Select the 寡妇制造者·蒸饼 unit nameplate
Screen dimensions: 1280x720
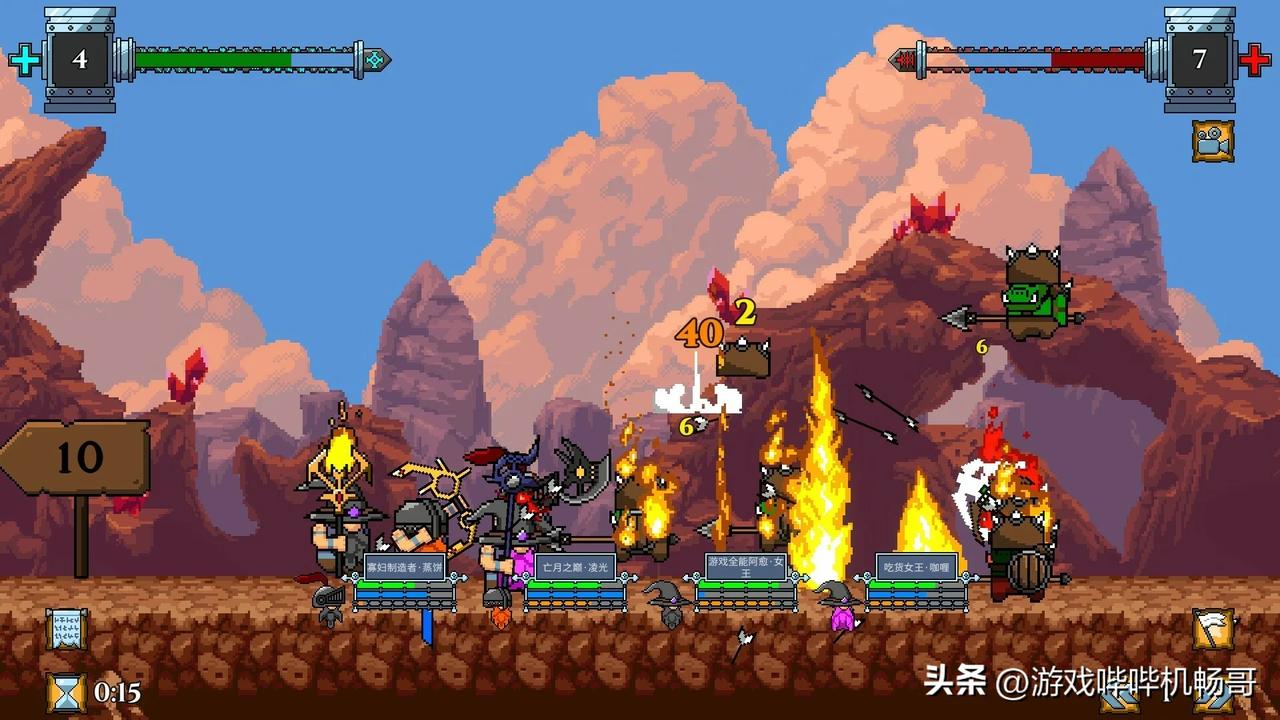point(404,567)
